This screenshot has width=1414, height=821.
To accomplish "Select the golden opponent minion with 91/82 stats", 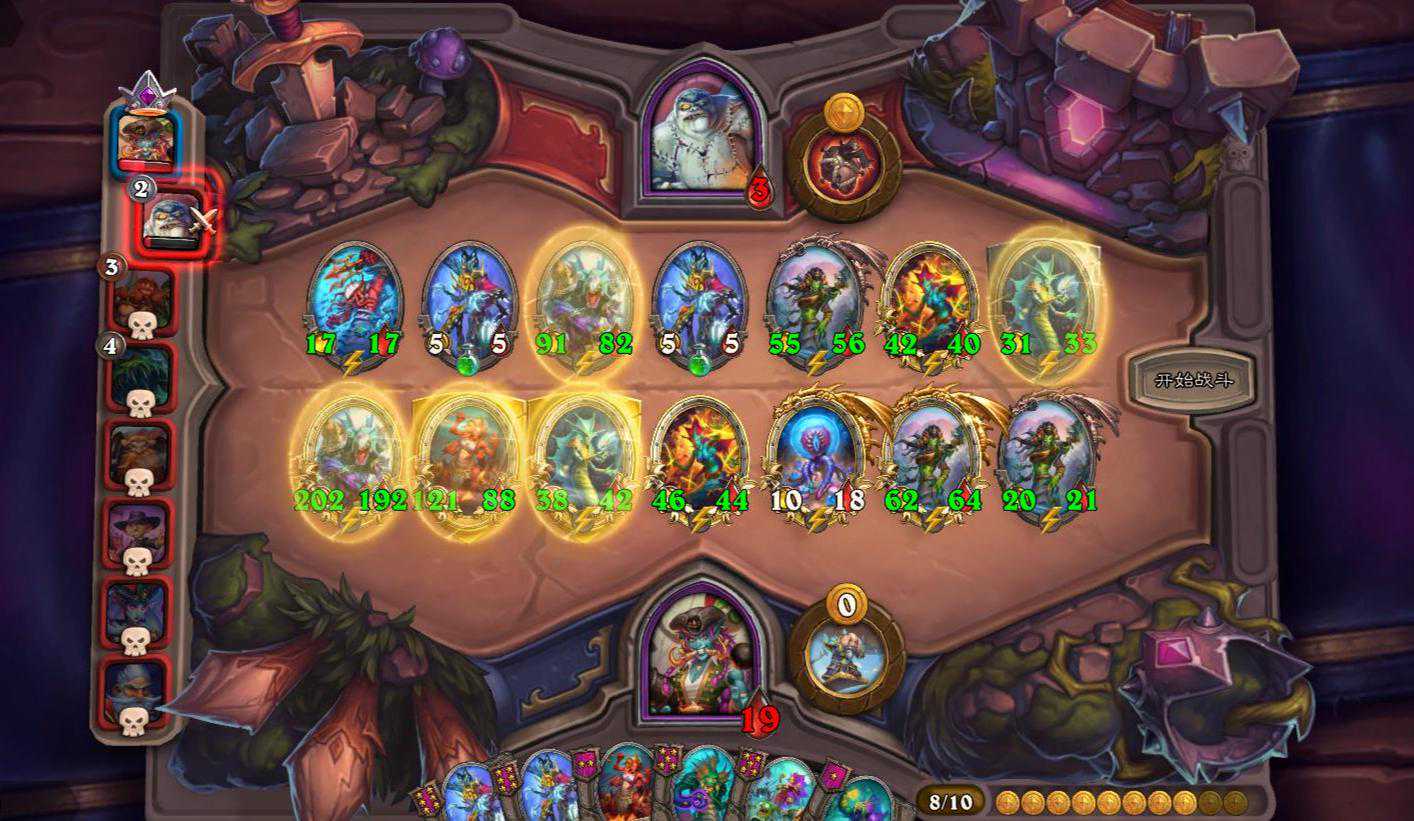I will point(585,295).
